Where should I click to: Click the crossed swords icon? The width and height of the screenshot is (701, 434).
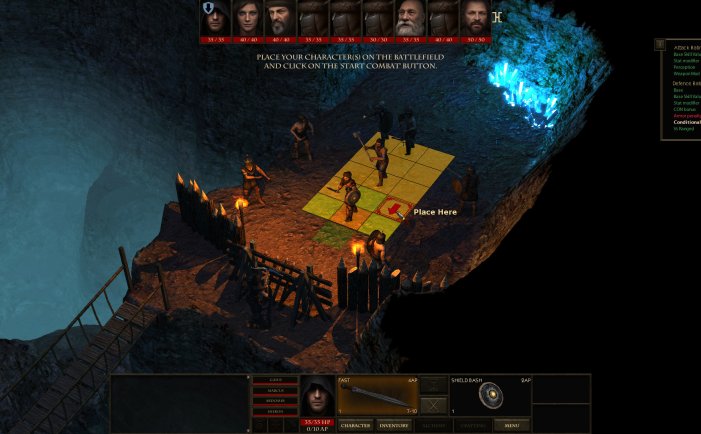pyautogui.click(x=433, y=405)
